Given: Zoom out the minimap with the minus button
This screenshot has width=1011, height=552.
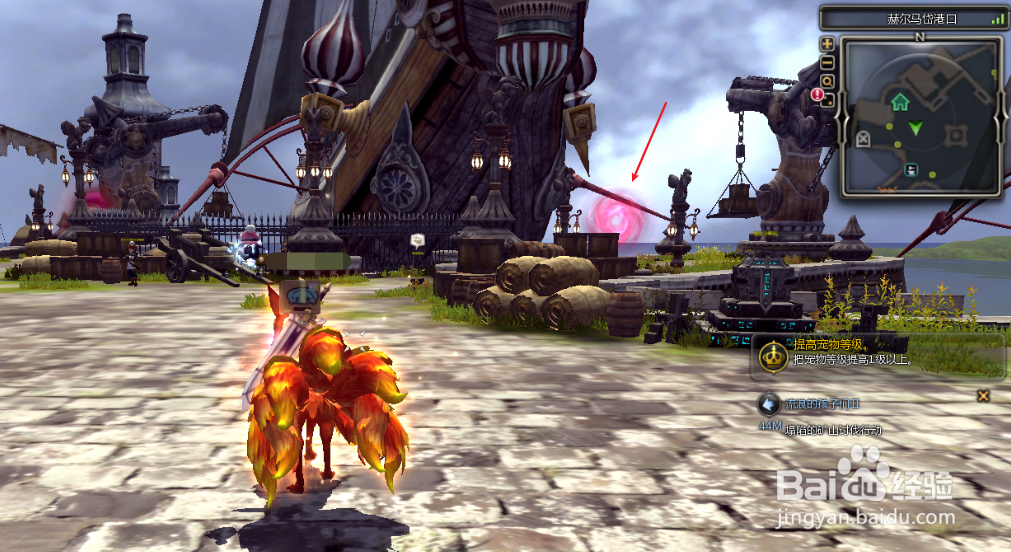Looking at the screenshot, I should point(827,62).
